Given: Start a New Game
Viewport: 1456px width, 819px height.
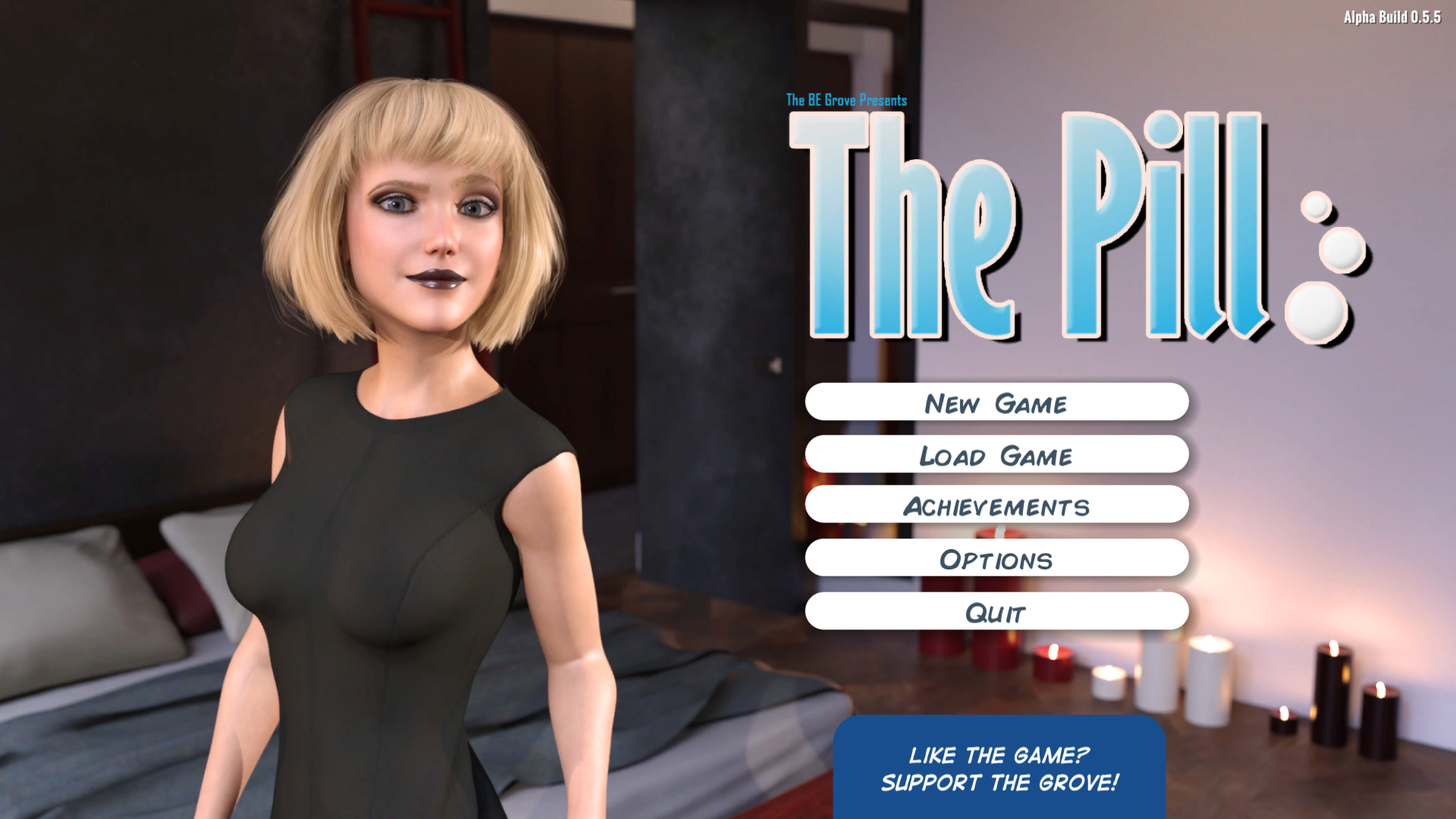Looking at the screenshot, I should [x=996, y=403].
